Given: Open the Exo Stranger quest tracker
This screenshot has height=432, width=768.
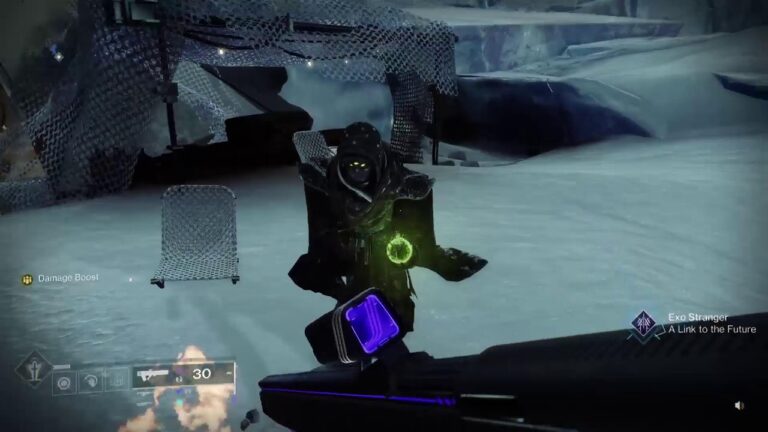Looking at the screenshot, I should coord(642,323).
